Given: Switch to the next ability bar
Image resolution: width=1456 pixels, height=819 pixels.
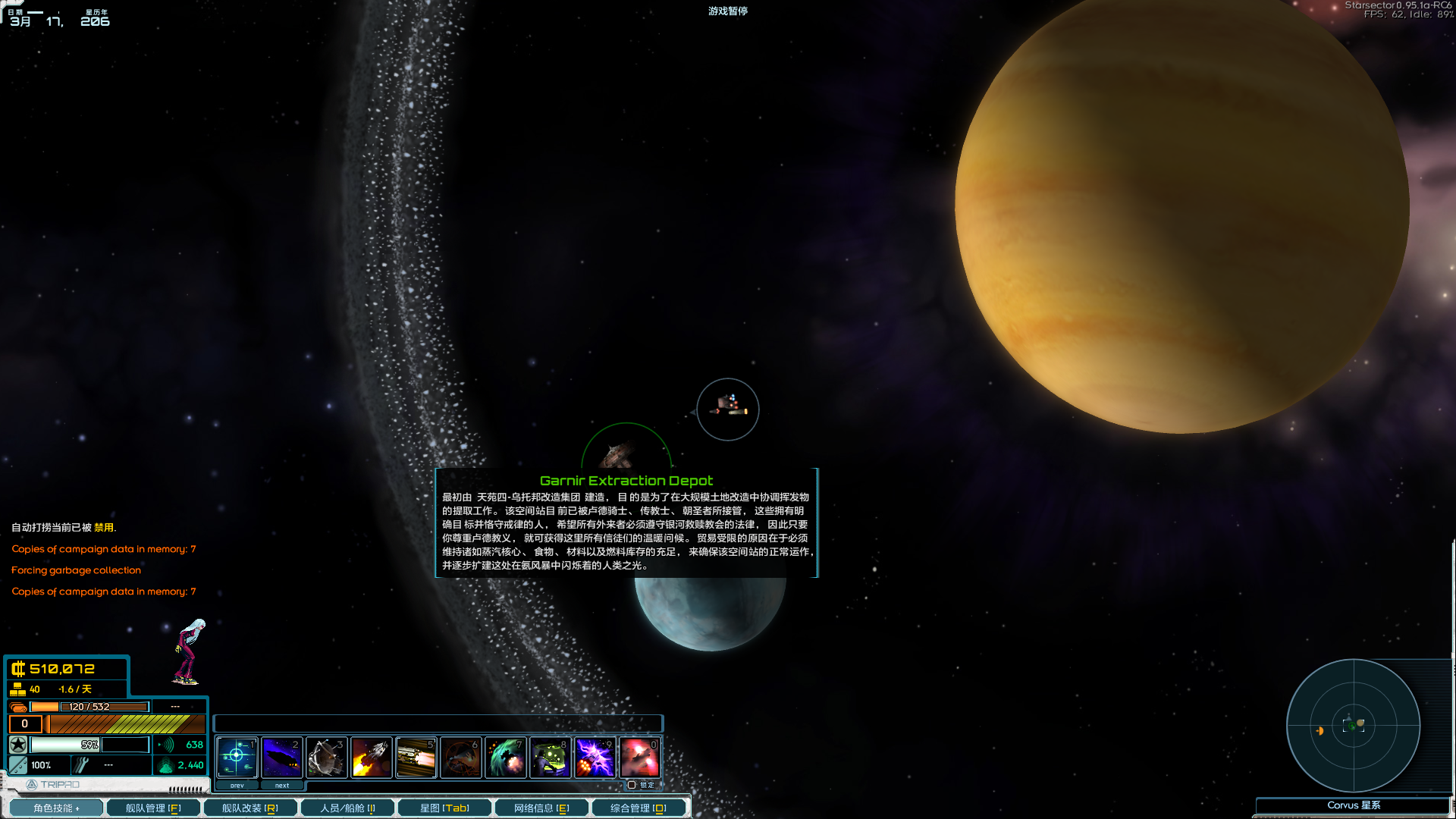Looking at the screenshot, I should (282, 786).
